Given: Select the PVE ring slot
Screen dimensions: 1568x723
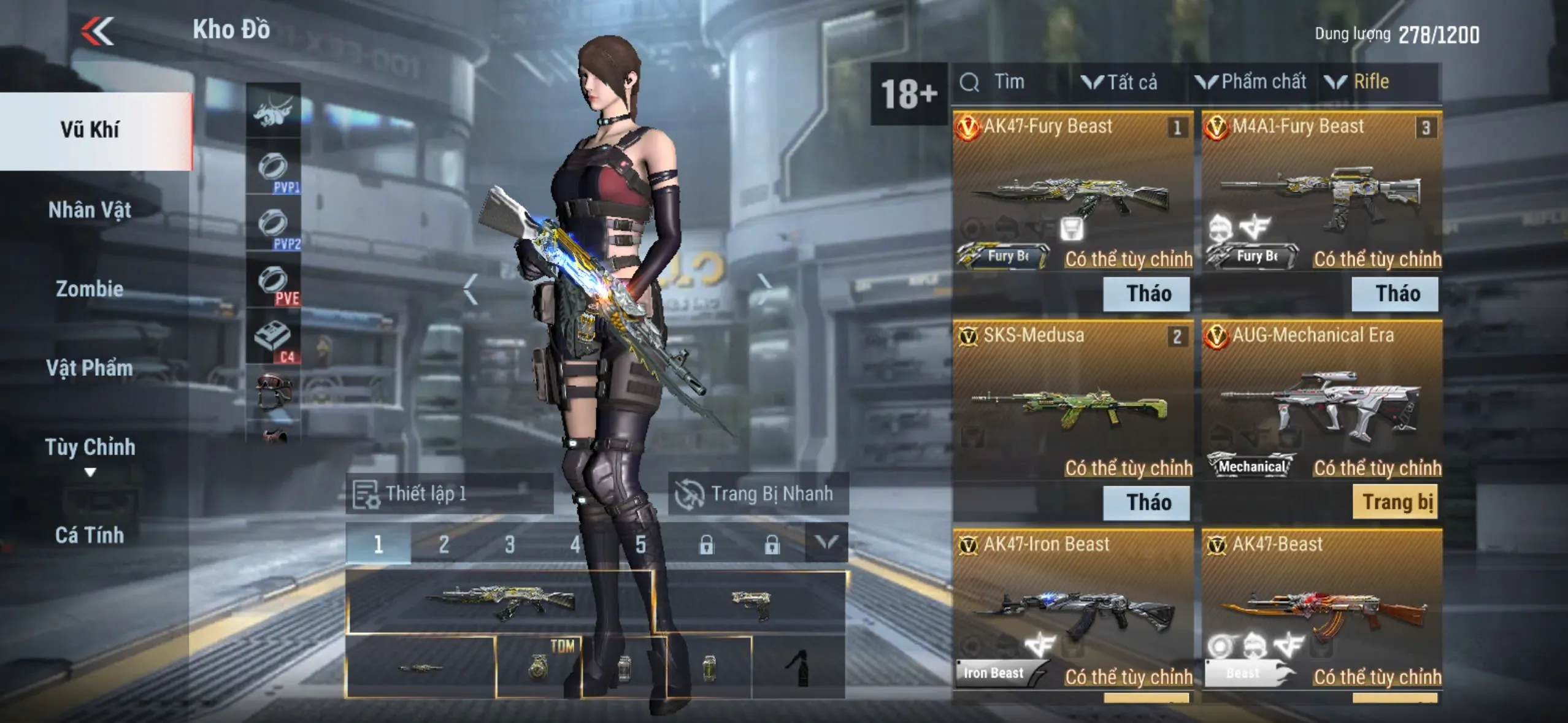Looking at the screenshot, I should (274, 282).
